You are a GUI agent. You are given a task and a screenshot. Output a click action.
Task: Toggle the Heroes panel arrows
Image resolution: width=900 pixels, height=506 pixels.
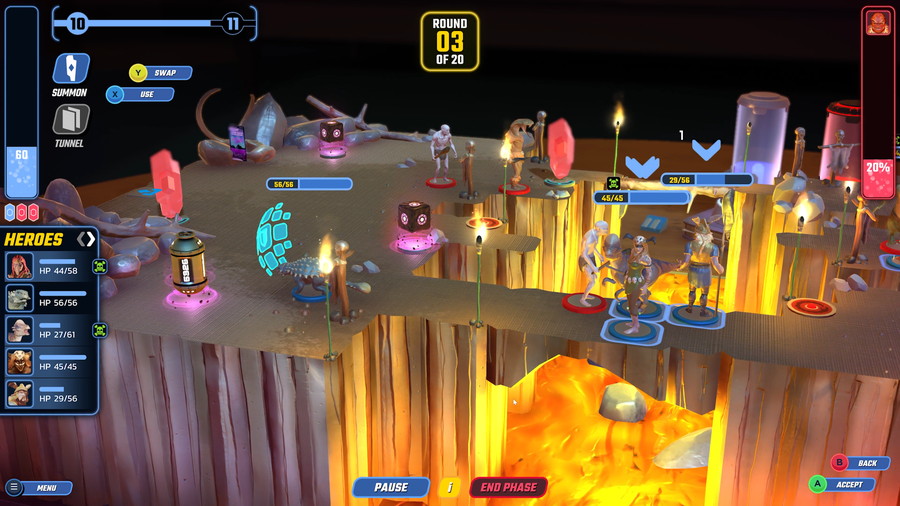[x=86, y=239]
